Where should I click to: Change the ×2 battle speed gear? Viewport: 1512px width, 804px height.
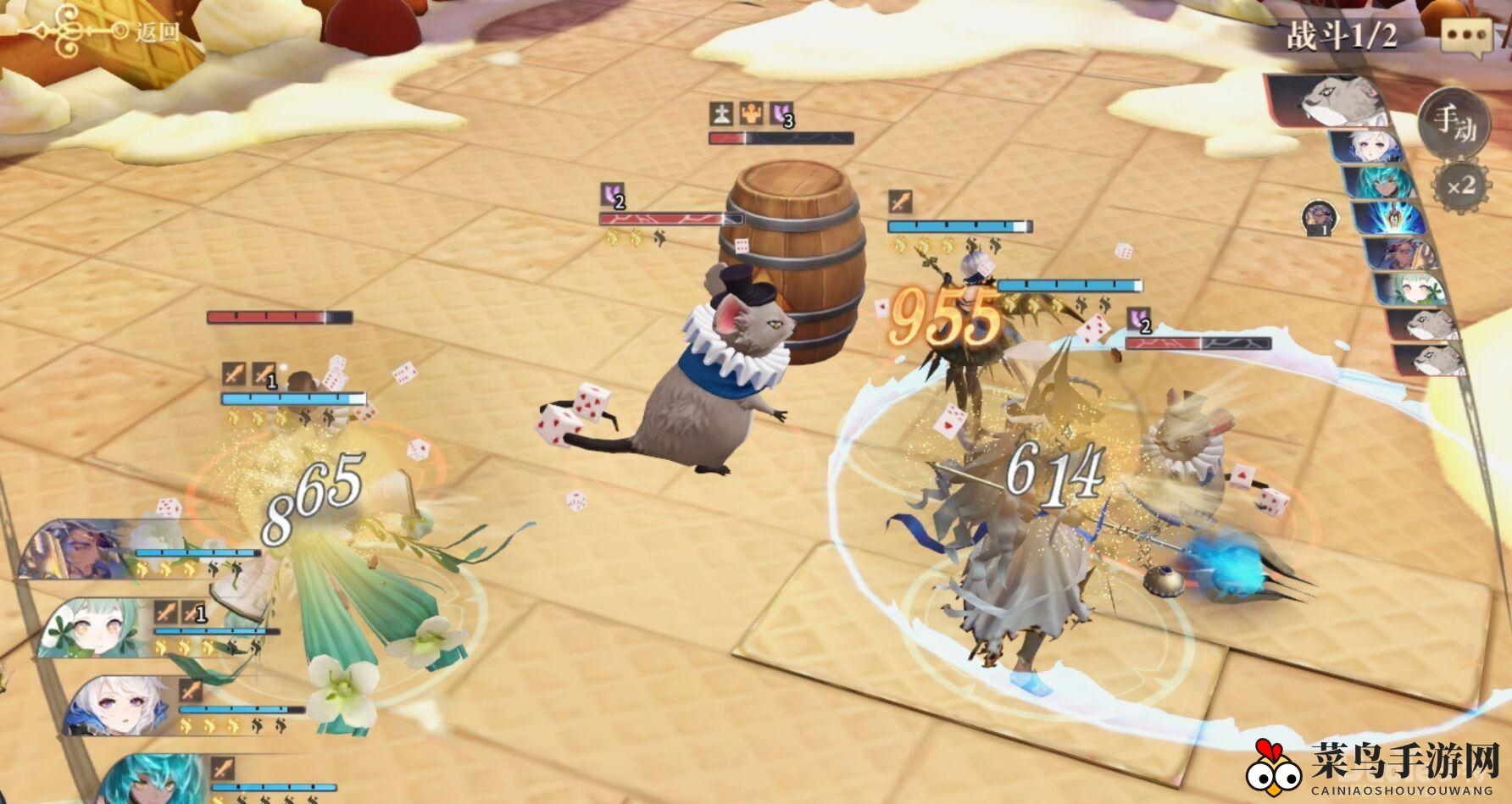[x=1461, y=185]
